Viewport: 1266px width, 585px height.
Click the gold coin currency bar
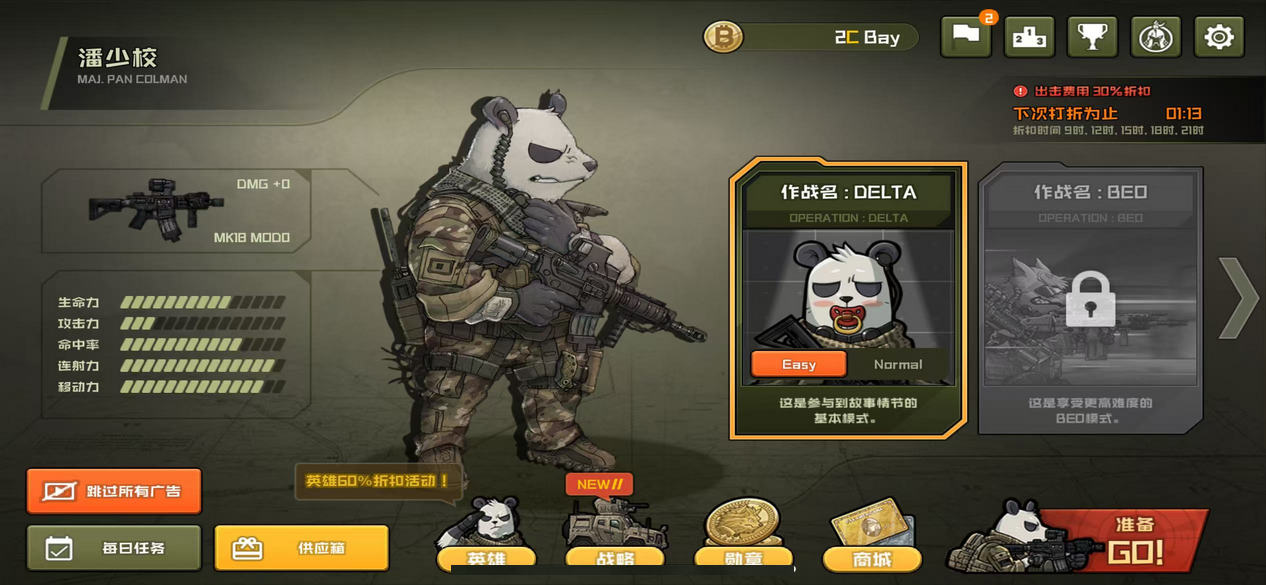[x=810, y=38]
